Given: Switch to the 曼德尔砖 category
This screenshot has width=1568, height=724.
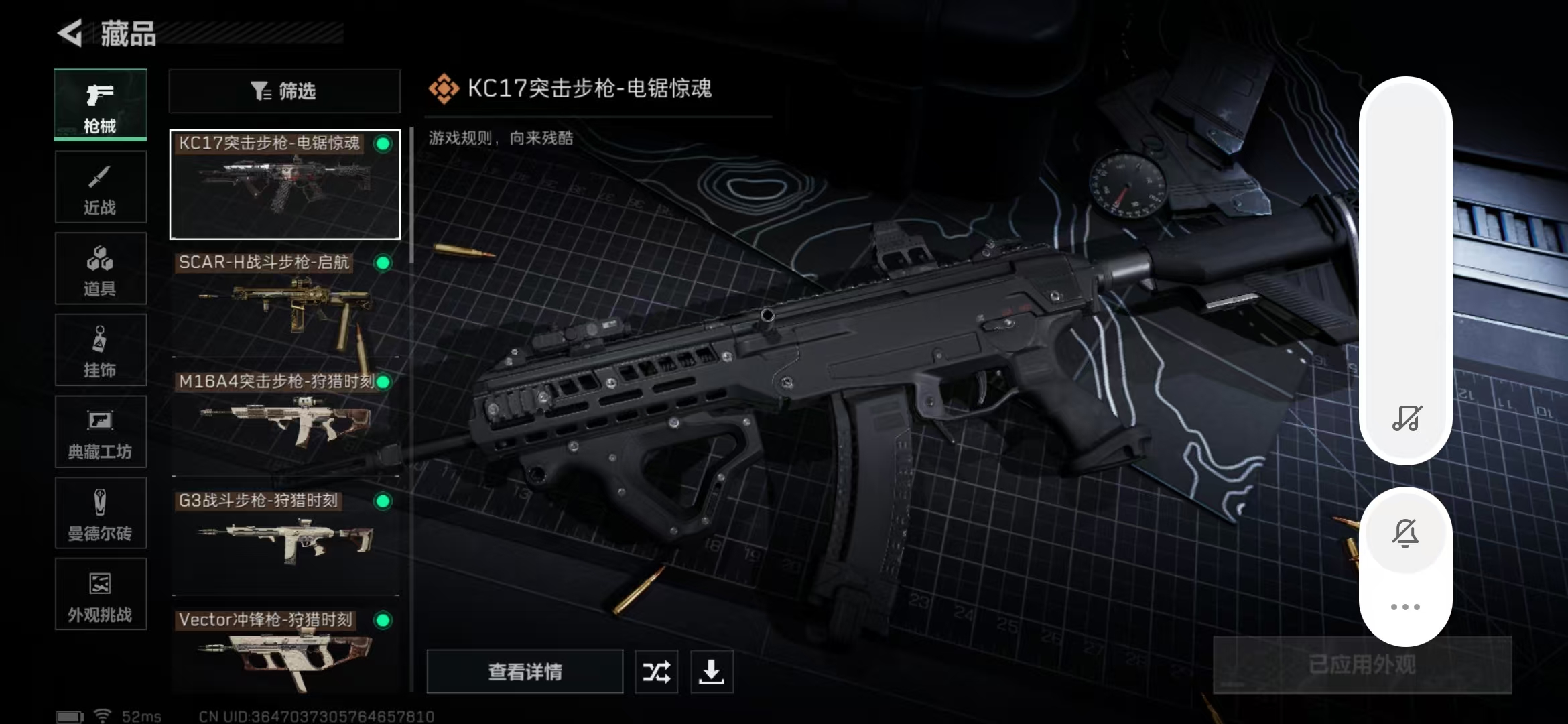Looking at the screenshot, I should [x=101, y=514].
